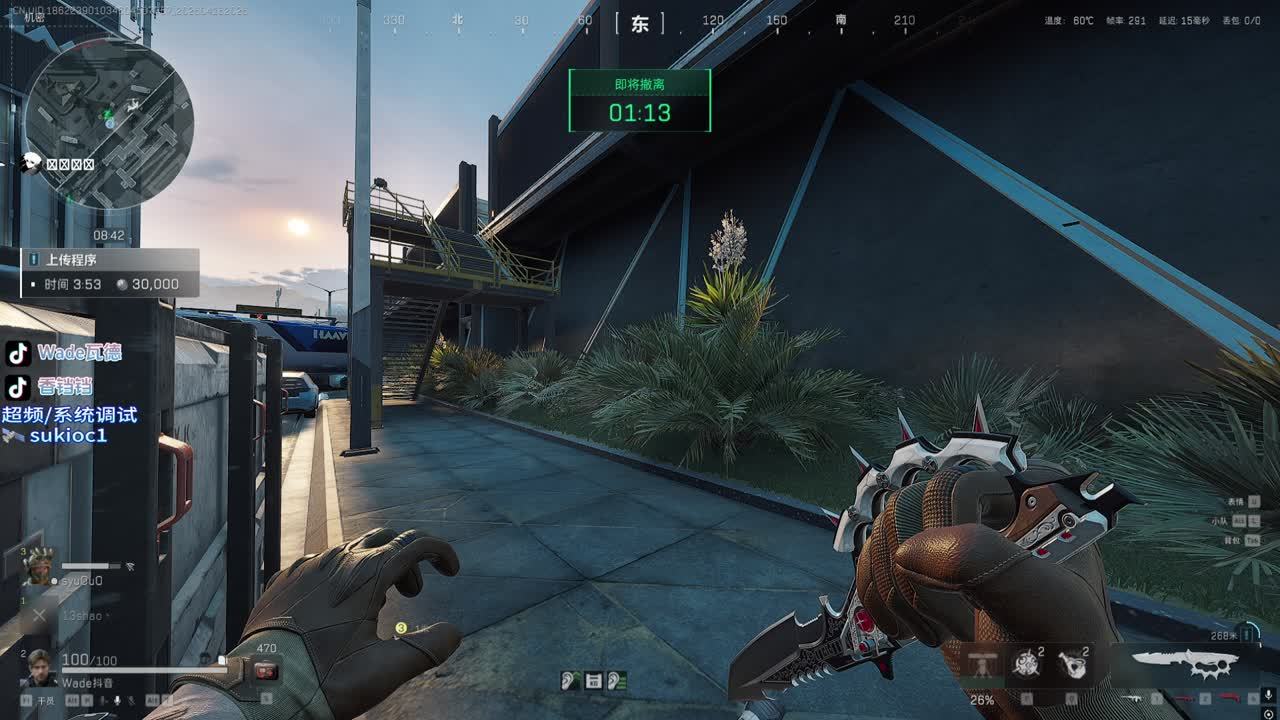Select teammate syuCuO's portrait
This screenshot has height=720, width=1280.
pyautogui.click(x=38, y=567)
